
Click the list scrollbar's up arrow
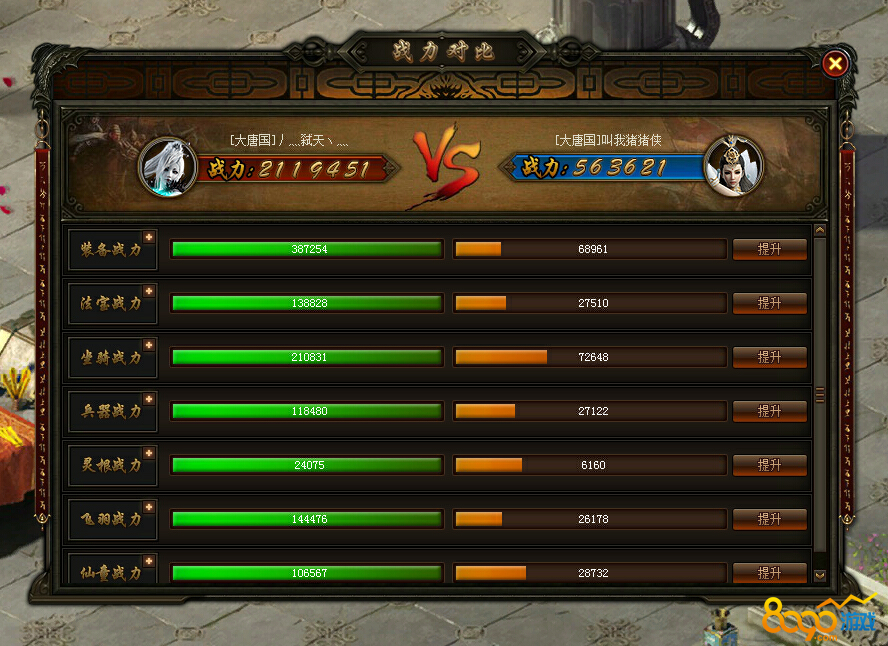[820, 231]
